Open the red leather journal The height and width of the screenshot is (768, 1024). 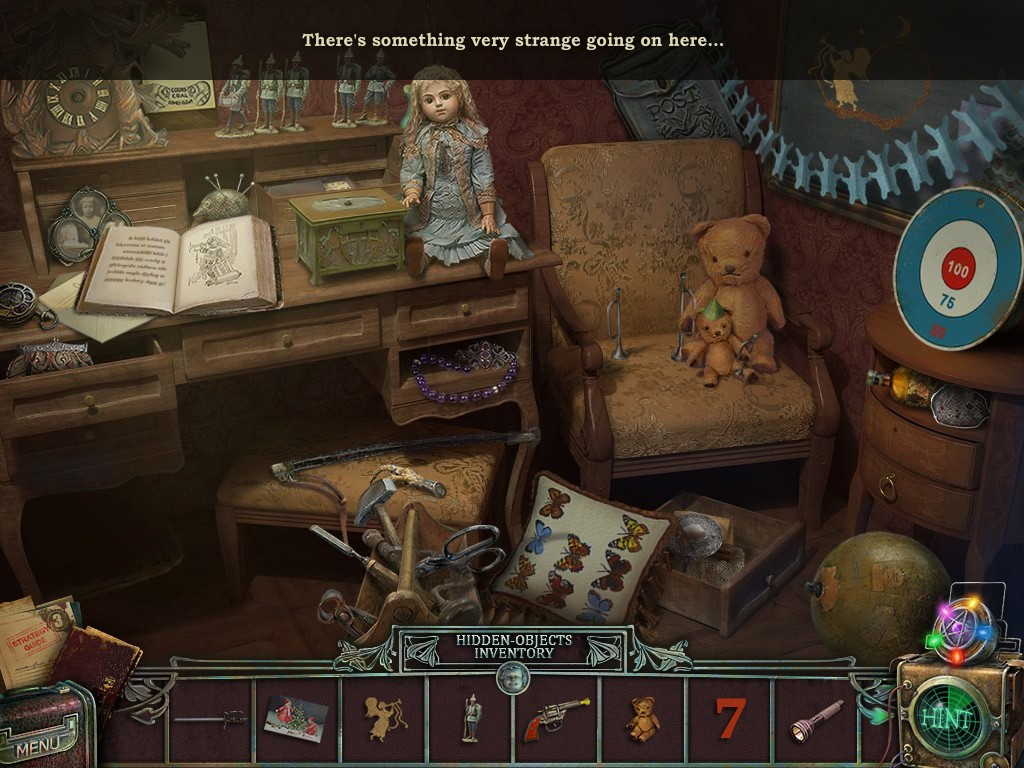(x=97, y=662)
